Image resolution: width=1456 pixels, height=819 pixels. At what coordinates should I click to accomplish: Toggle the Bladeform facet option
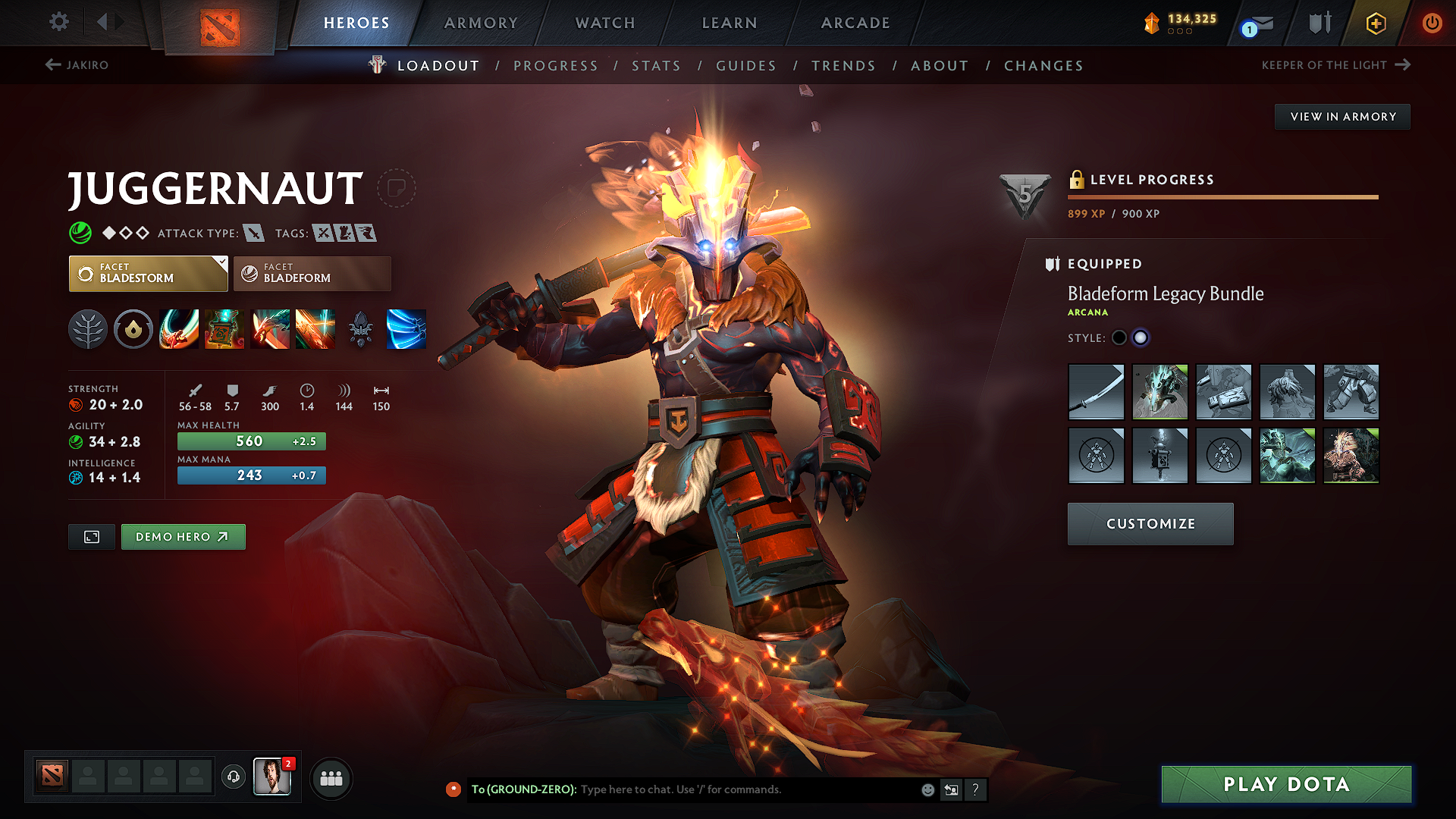point(312,274)
